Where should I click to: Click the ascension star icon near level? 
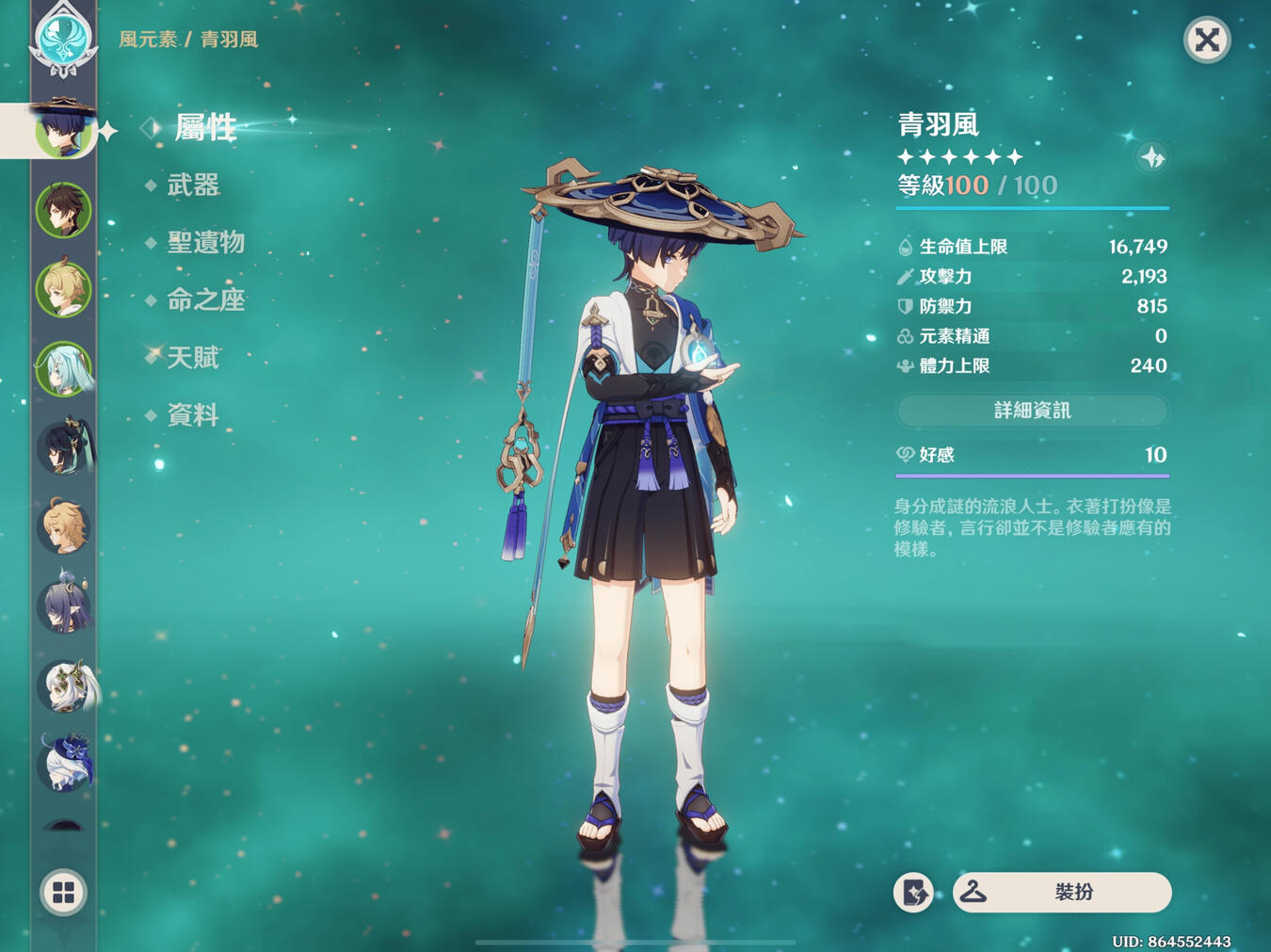[1151, 157]
